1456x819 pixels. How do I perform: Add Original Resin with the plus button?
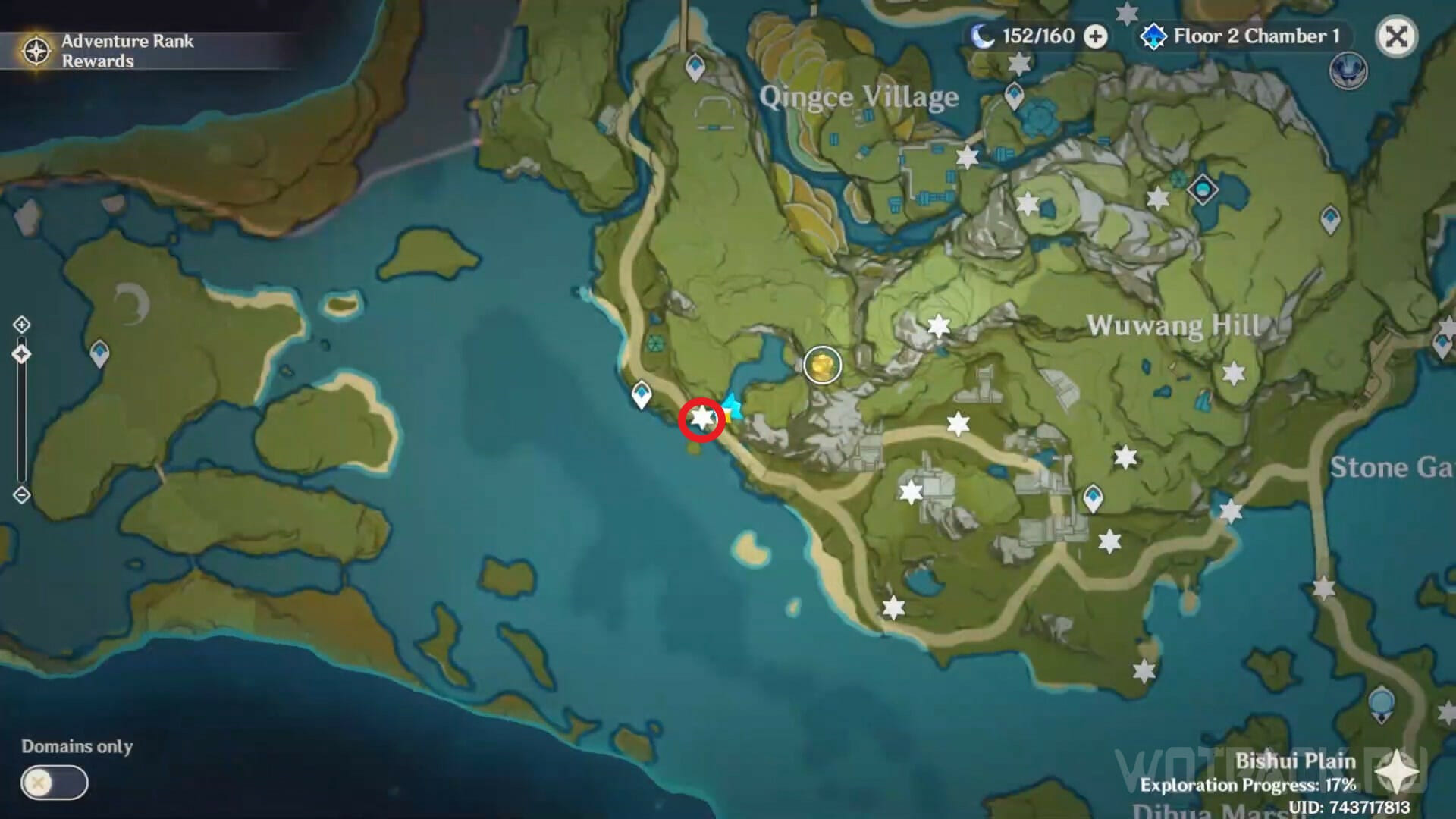(x=1095, y=36)
